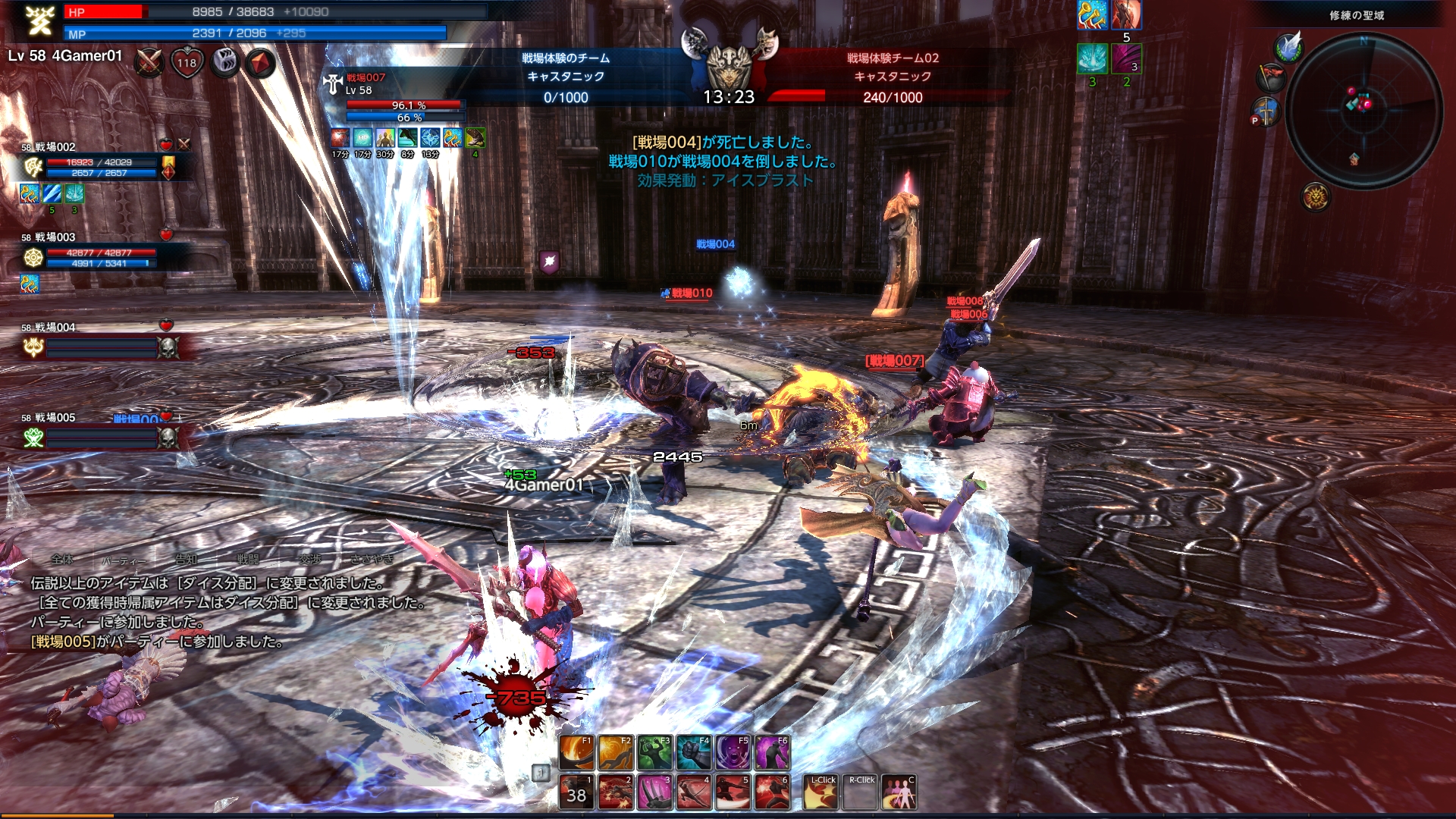Click the winged laurel icon beside the minimap
The height and width of the screenshot is (819, 1456).
(x=1288, y=47)
